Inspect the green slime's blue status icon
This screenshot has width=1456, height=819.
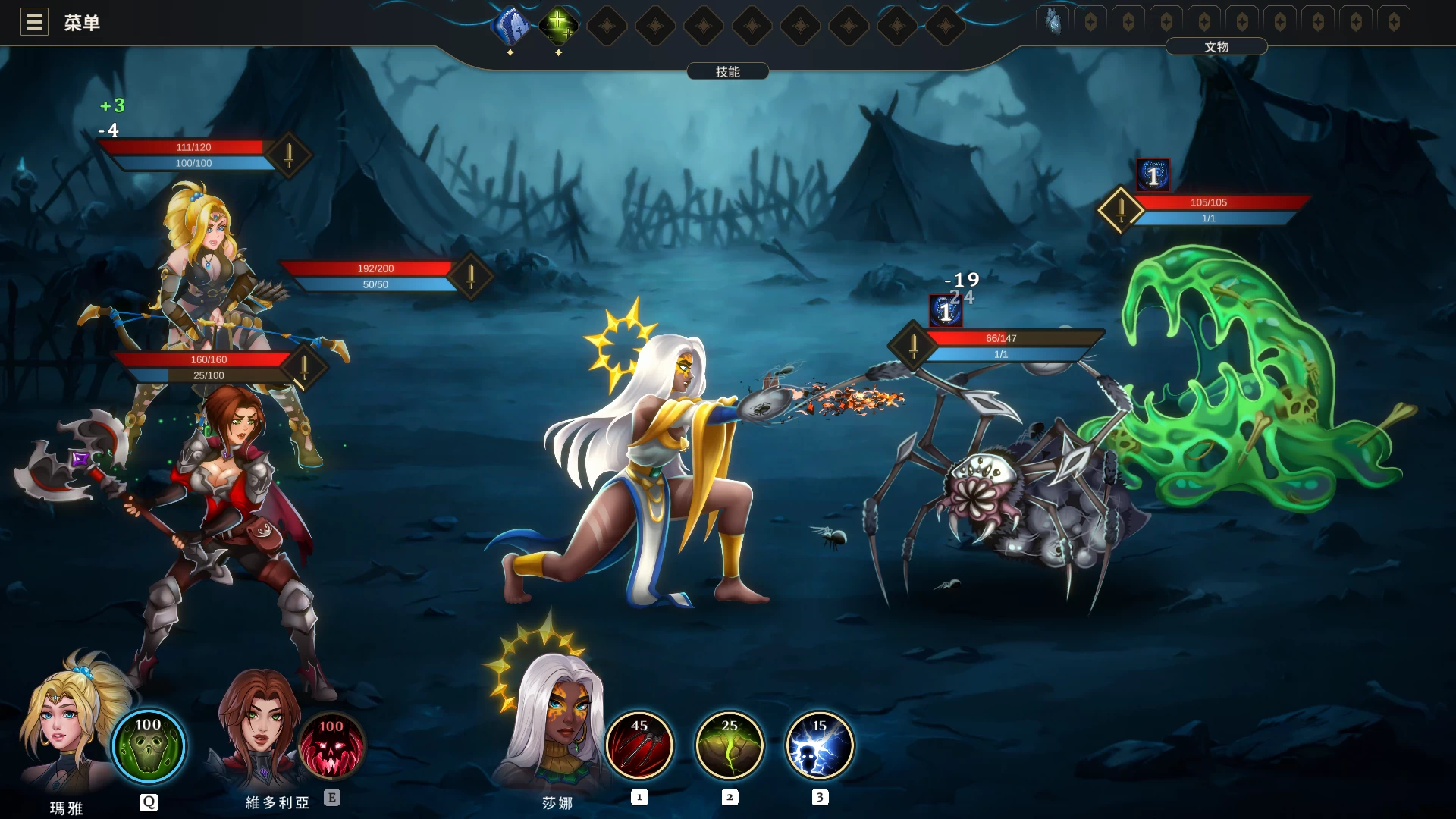click(1153, 175)
